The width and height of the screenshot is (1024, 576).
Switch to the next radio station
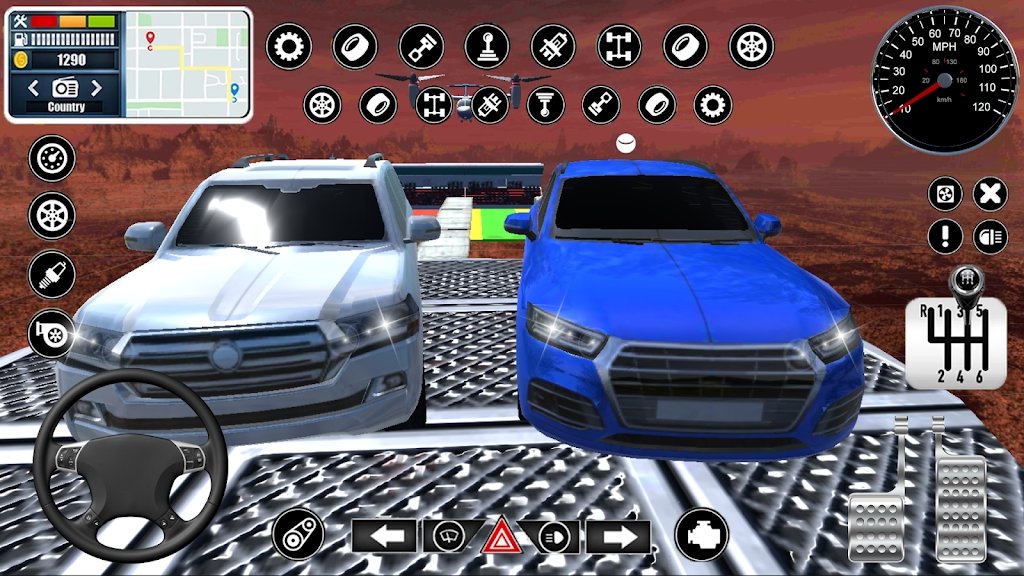(97, 88)
